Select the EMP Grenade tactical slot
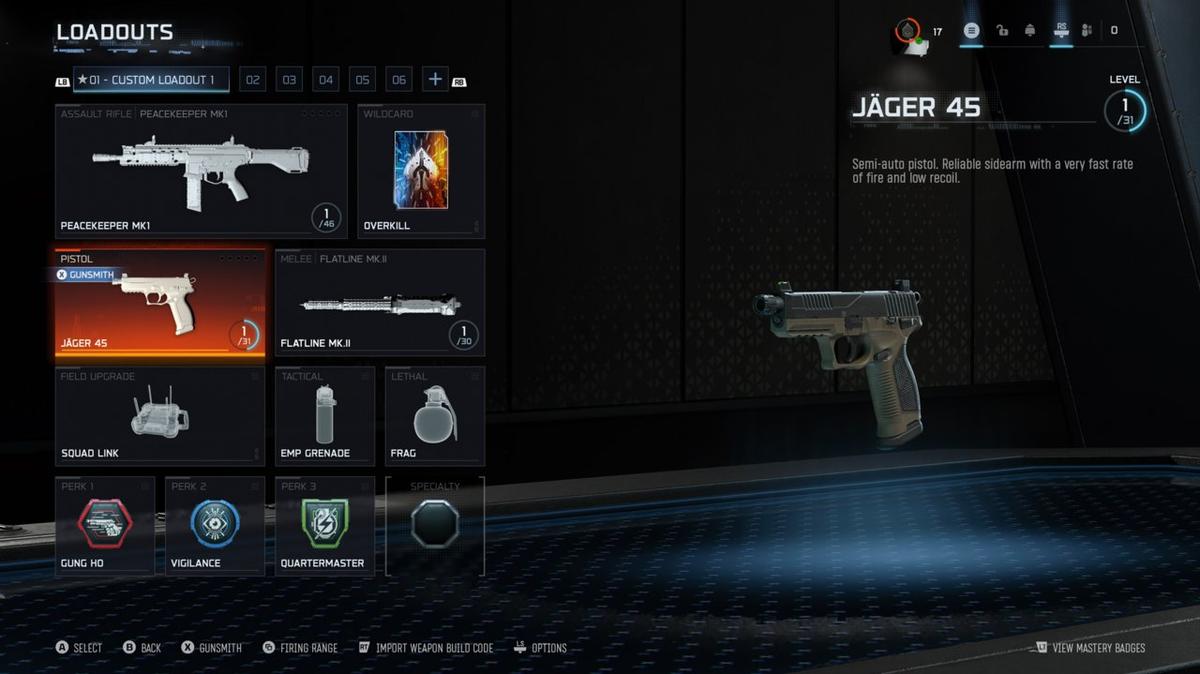Screen dimensions: 1200x674 [325, 416]
